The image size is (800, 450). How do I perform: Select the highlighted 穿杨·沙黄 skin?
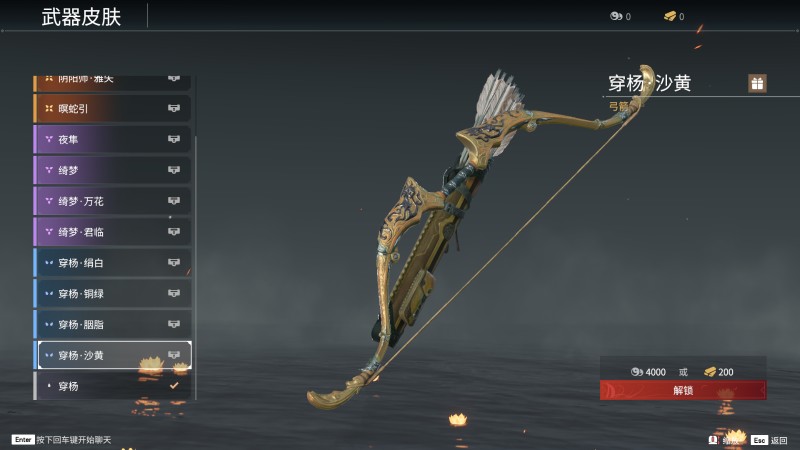(x=112, y=355)
